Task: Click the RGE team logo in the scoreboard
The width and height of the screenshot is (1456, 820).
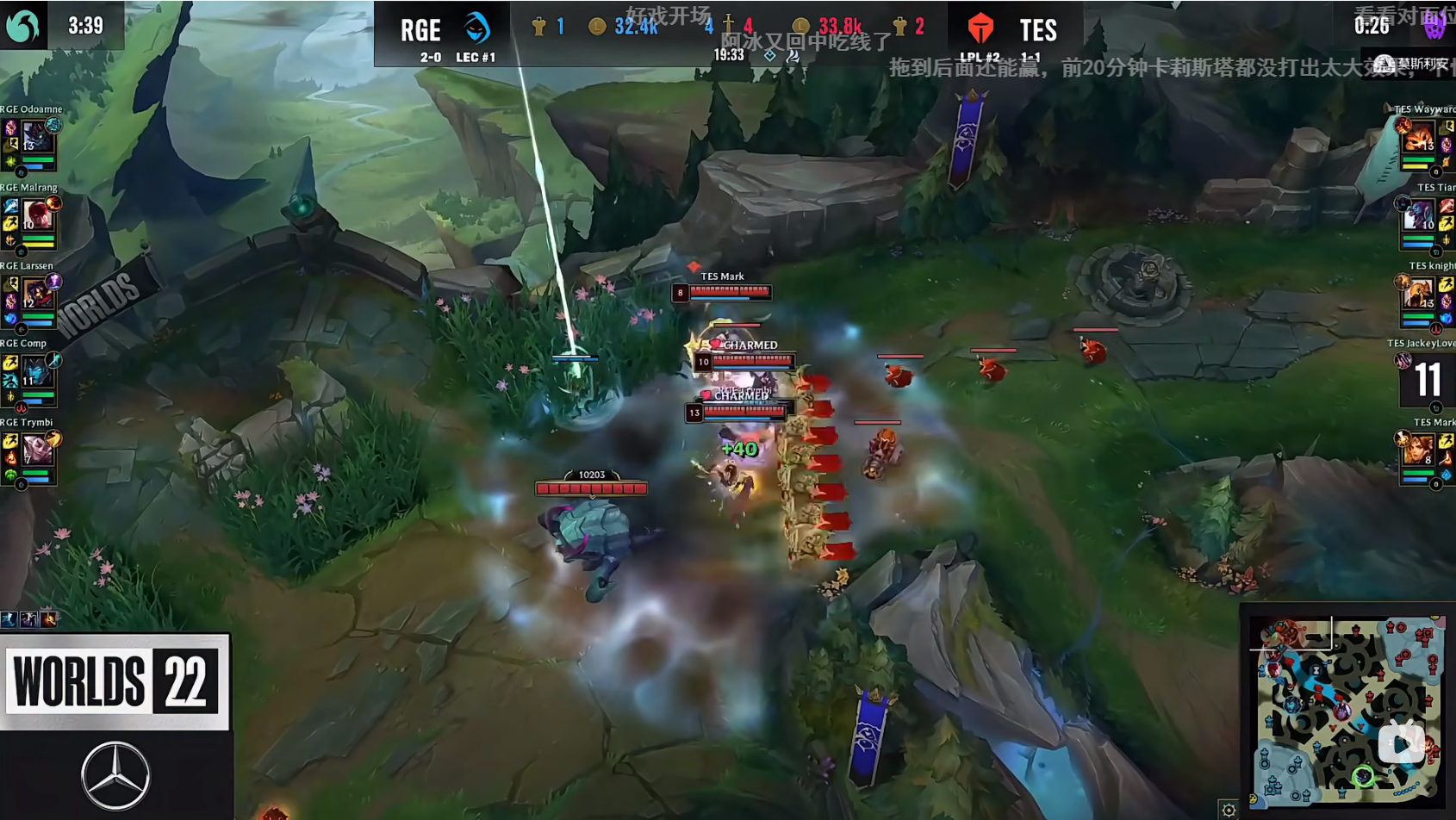Action: point(476,28)
